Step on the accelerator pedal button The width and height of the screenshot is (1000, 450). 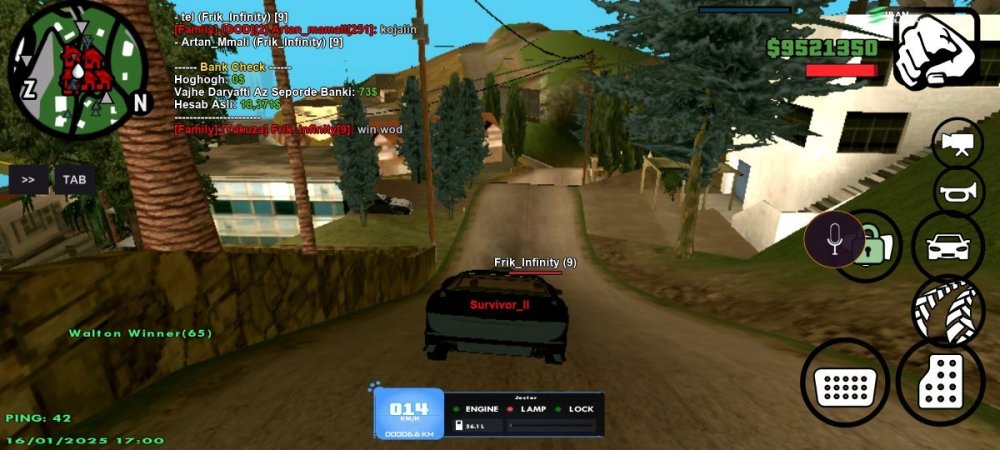[x=940, y=381]
